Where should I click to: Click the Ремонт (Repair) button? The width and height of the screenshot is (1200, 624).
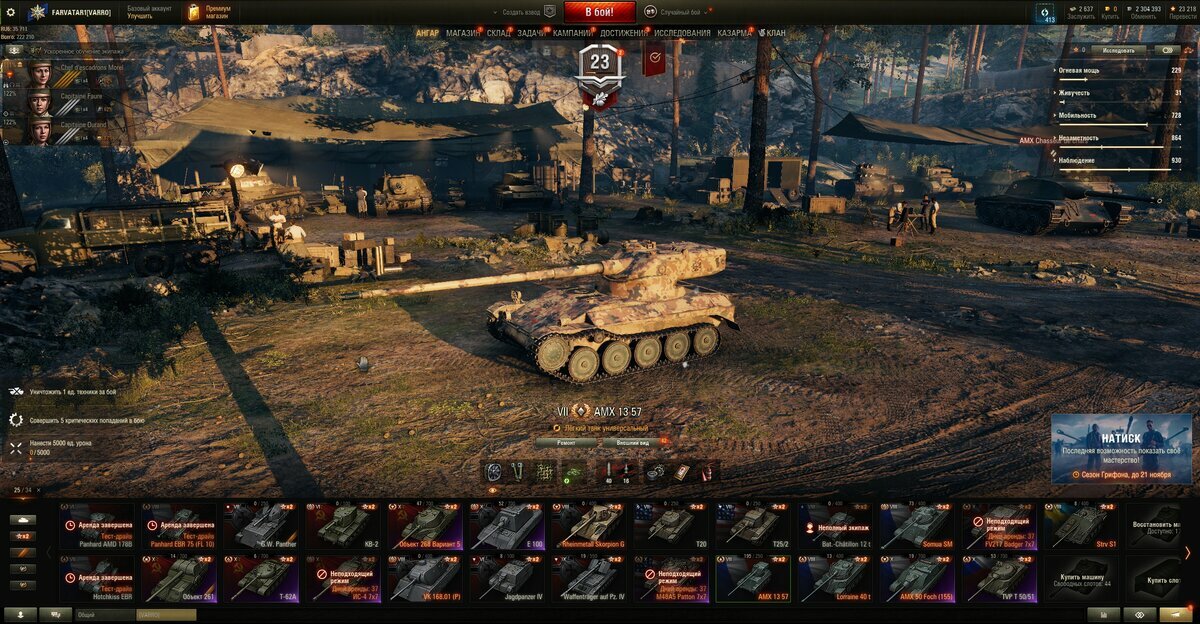click(565, 442)
